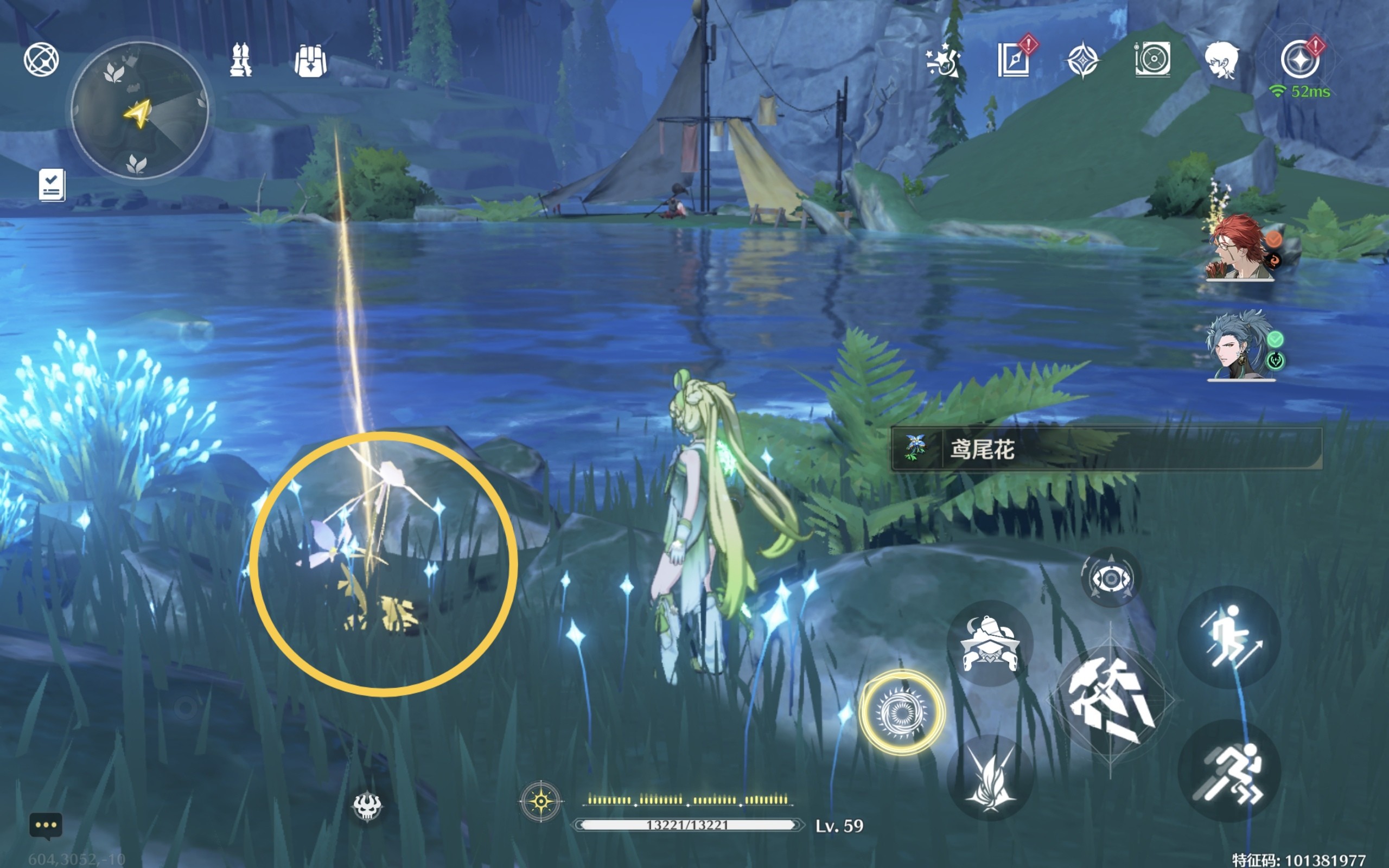Open the speaker-shaped device icon

click(1152, 59)
